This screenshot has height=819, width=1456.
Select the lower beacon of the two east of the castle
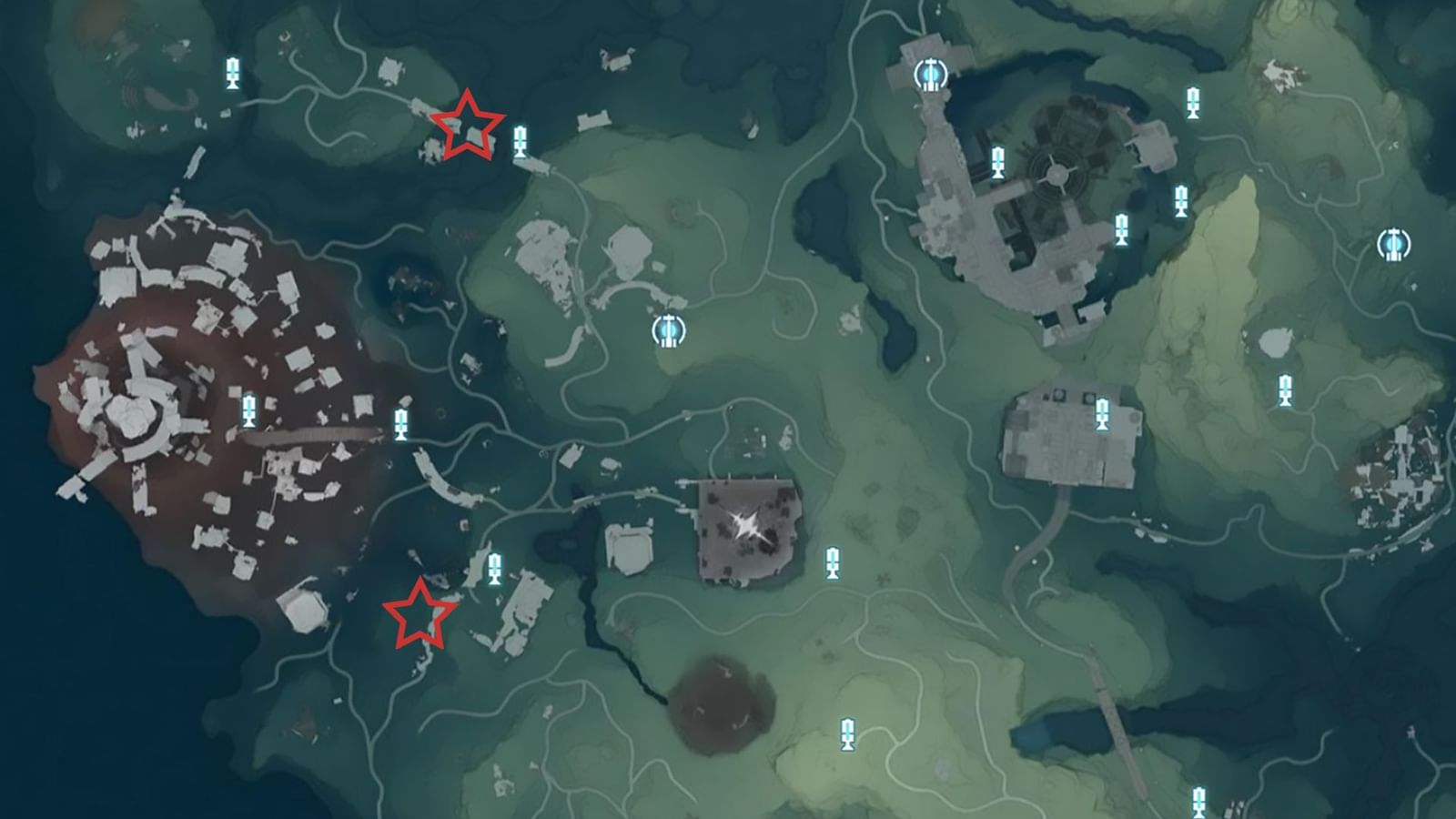click(x=1183, y=200)
